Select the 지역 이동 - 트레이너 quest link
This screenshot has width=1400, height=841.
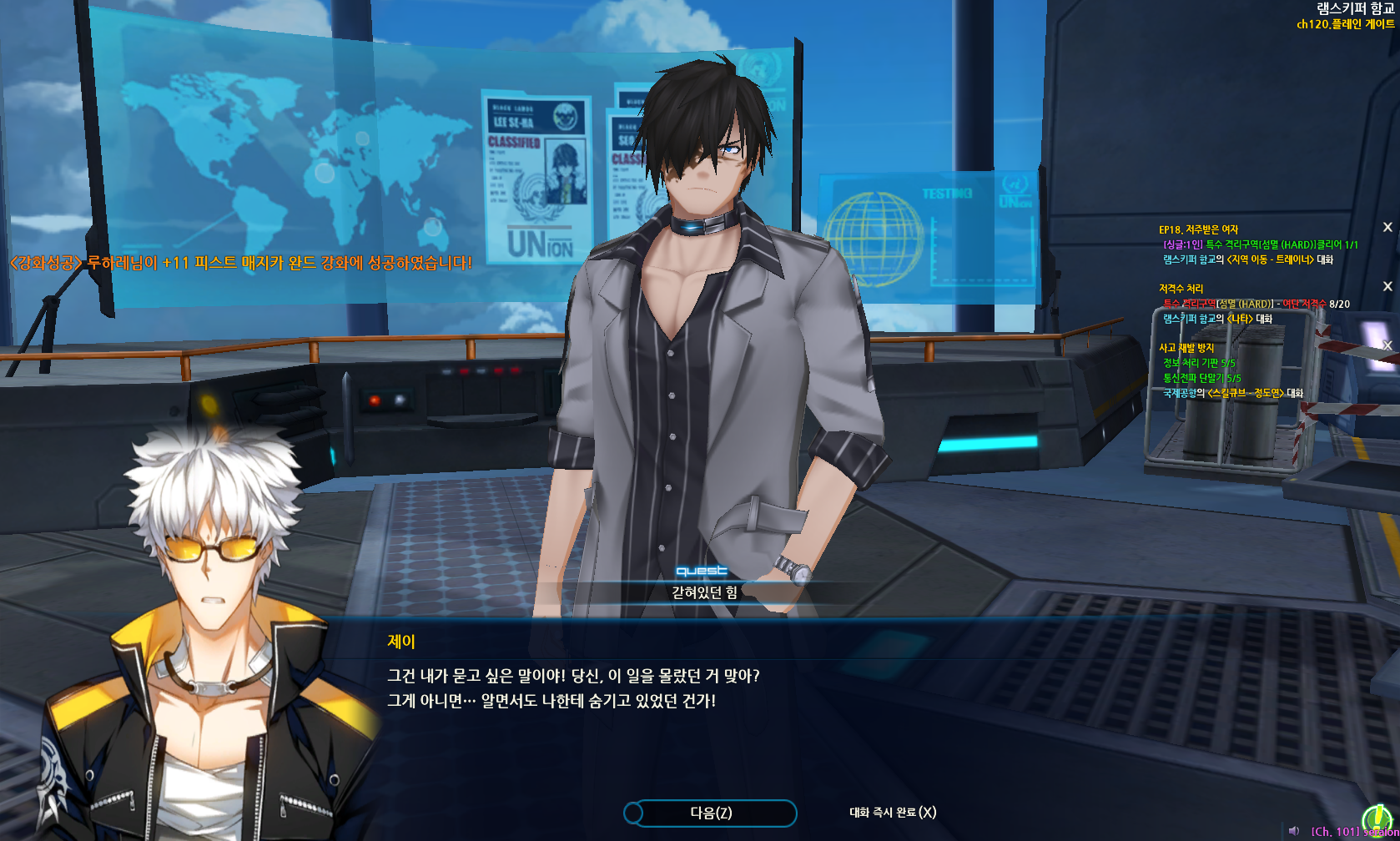[x=1270, y=259]
